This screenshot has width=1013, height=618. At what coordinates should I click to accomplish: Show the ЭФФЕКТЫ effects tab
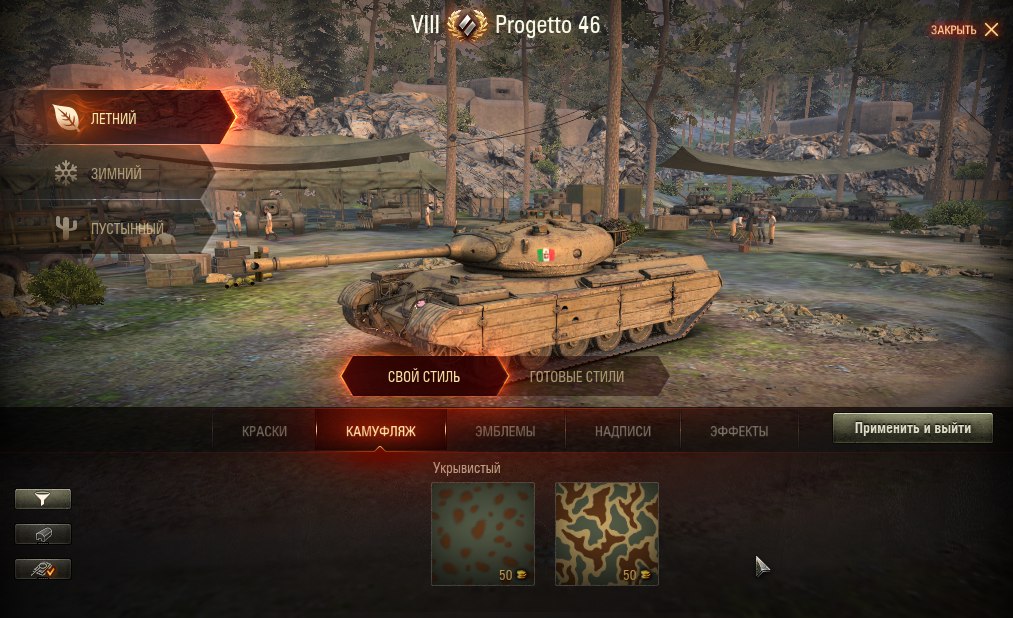tap(739, 431)
